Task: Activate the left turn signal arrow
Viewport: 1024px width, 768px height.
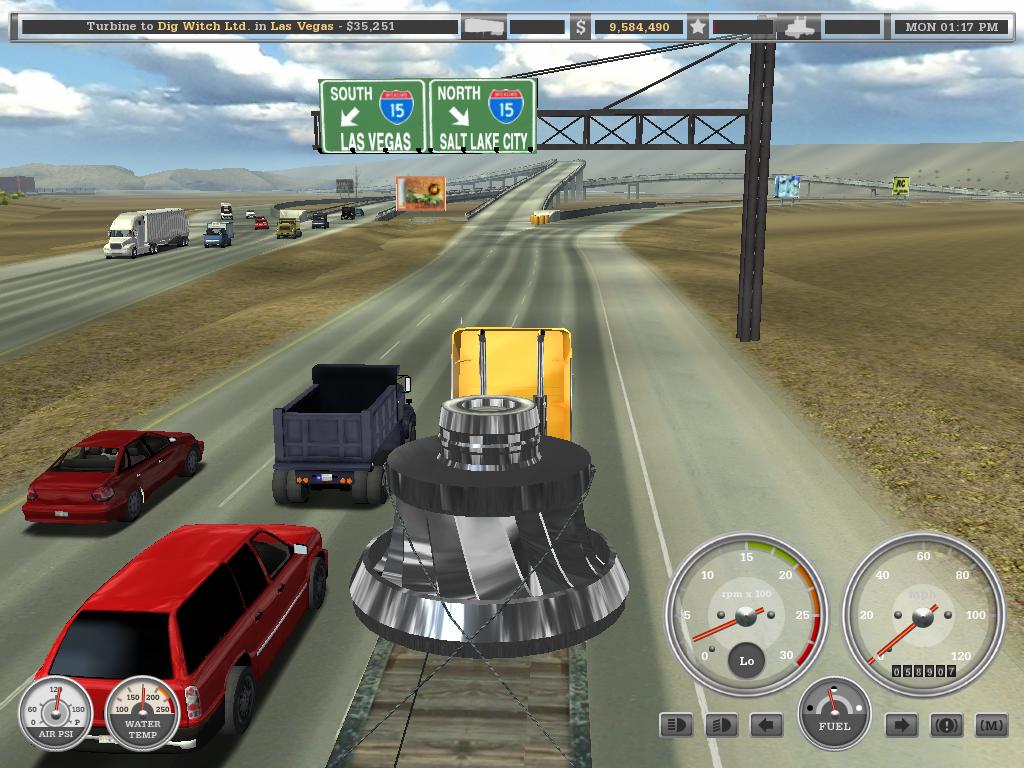Action: [x=767, y=725]
